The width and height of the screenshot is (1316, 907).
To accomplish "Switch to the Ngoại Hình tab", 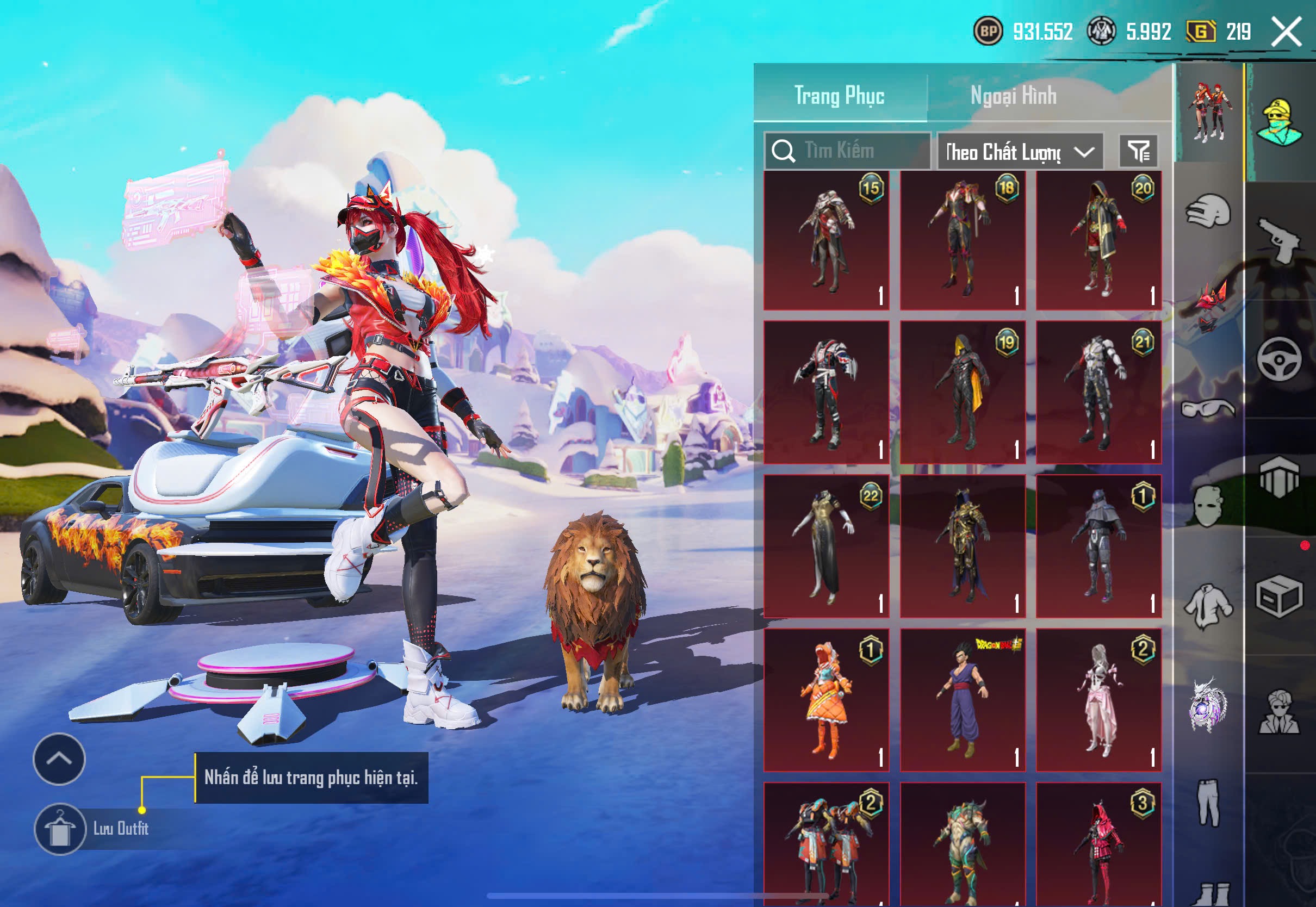I will 1013,96.
